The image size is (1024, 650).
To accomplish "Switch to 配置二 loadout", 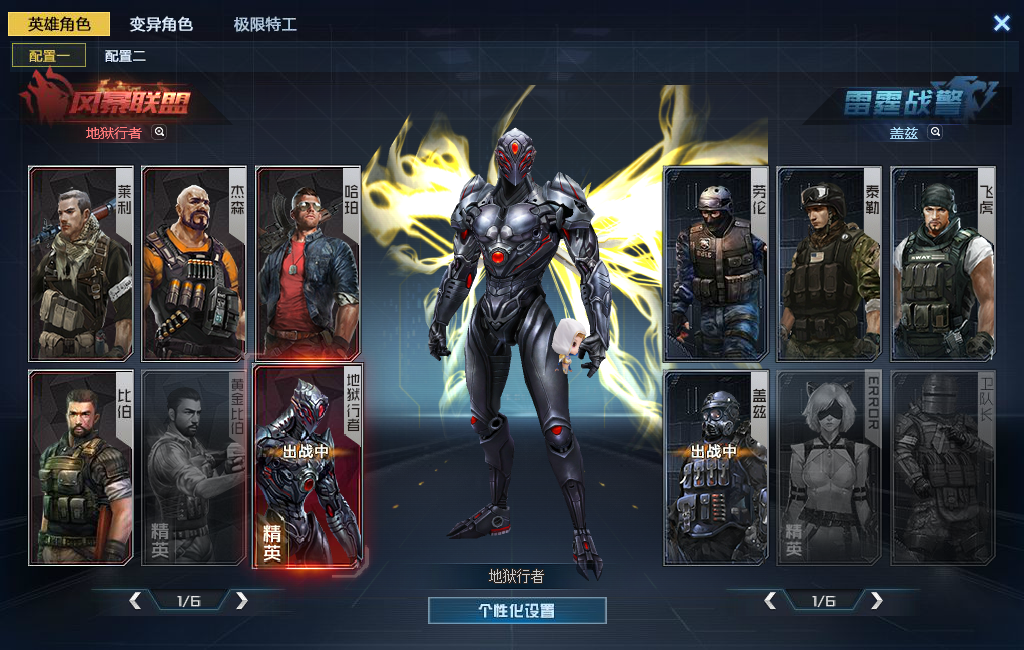I will (125, 56).
